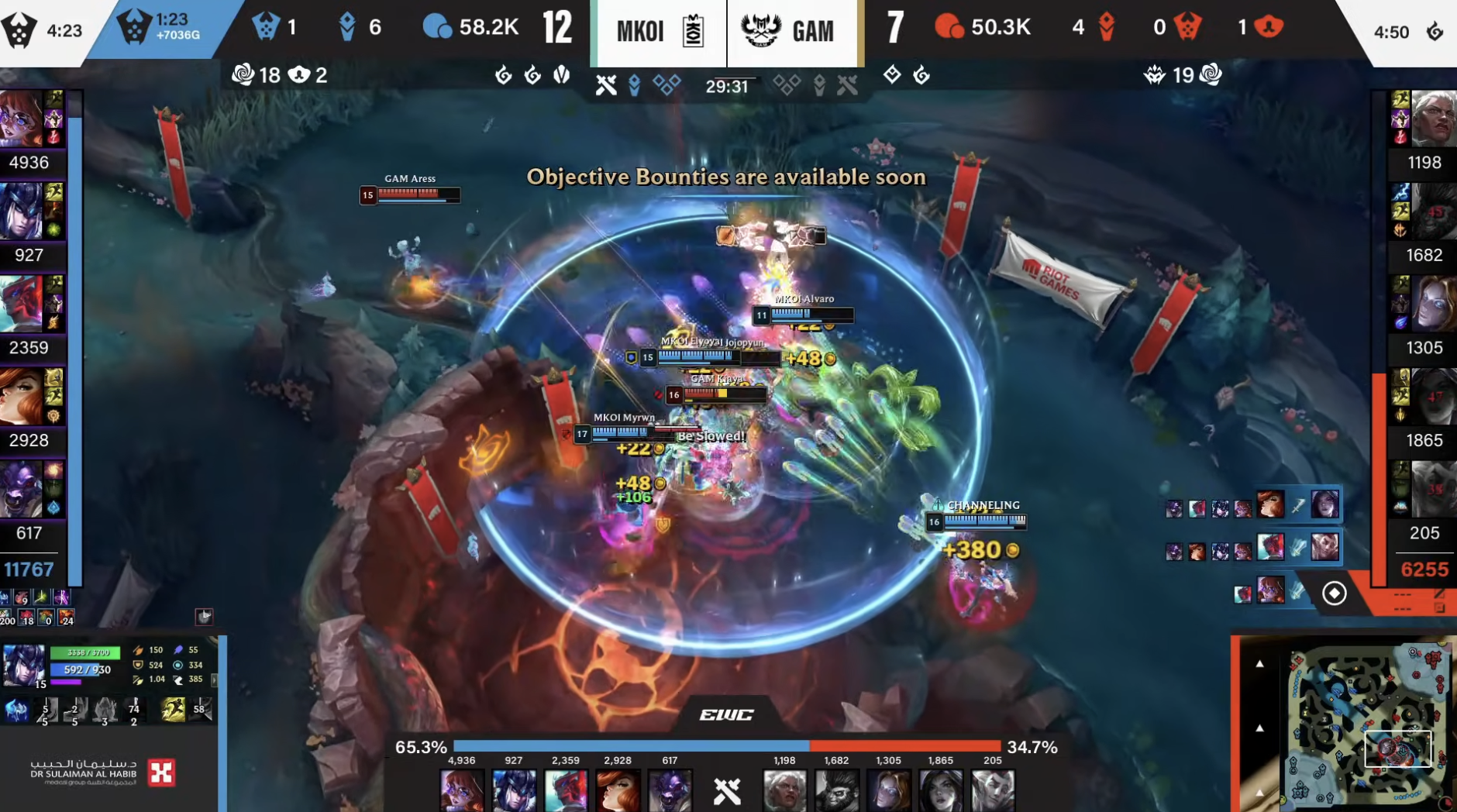Select Ambessa's portrait in the right team sidebar

click(x=1433, y=119)
